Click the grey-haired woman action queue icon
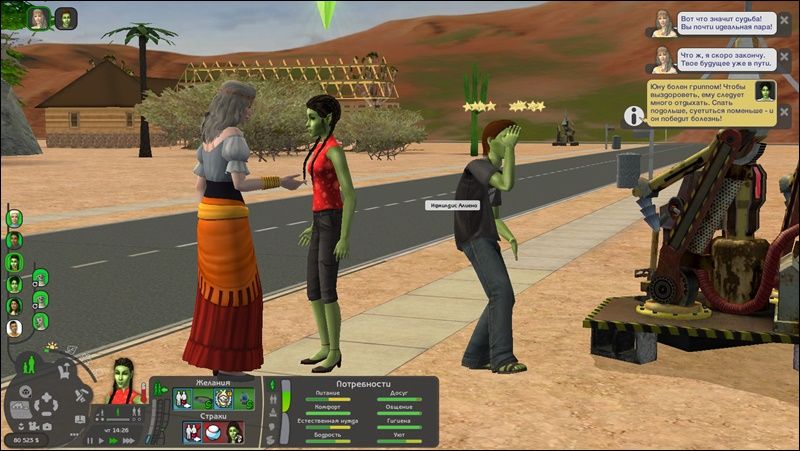 click(x=40, y=18)
